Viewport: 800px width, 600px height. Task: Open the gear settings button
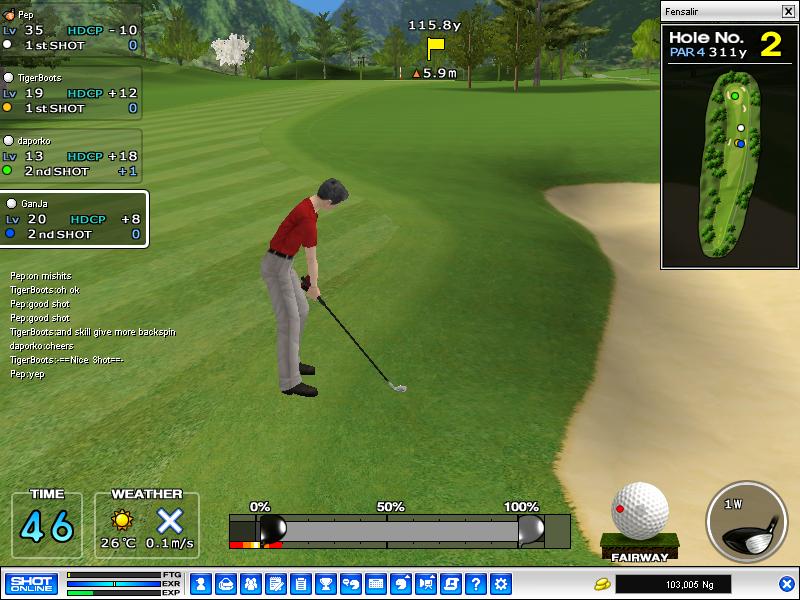tap(501, 584)
